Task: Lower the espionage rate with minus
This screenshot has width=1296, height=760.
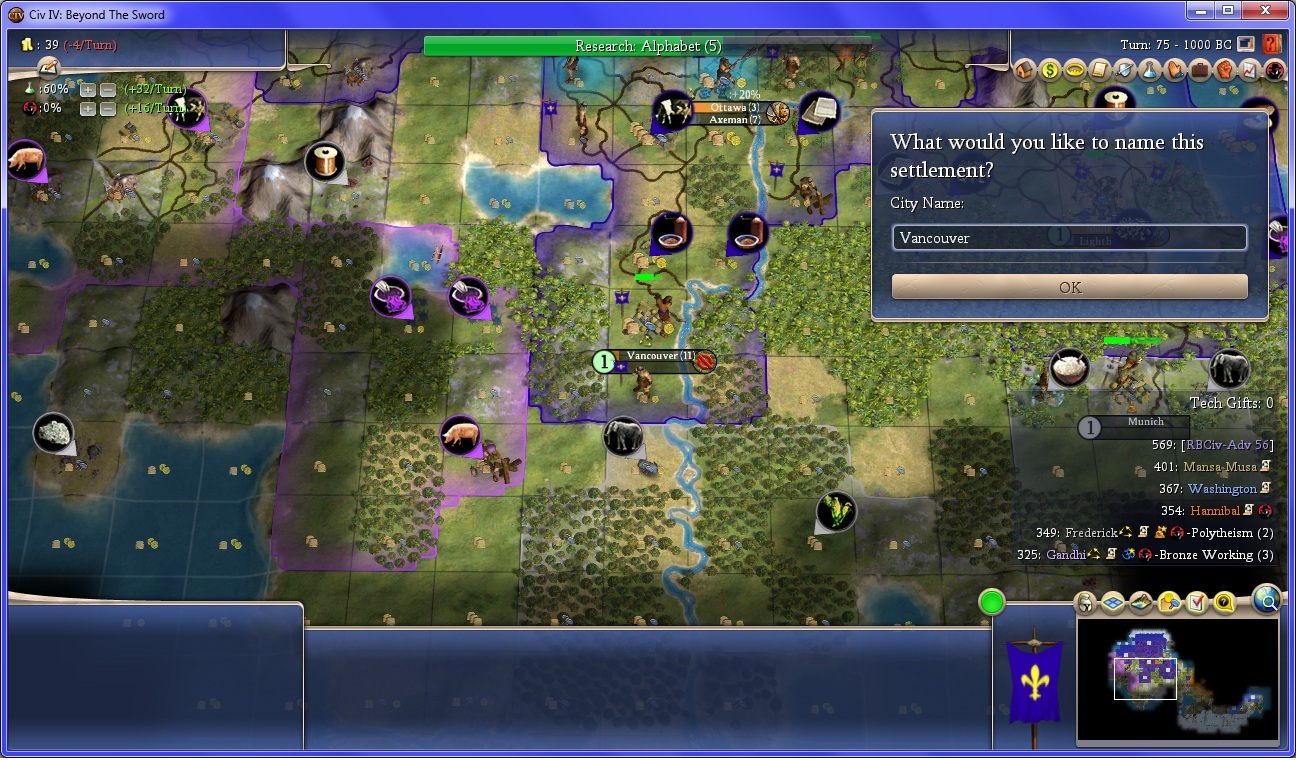Action: 107,108
